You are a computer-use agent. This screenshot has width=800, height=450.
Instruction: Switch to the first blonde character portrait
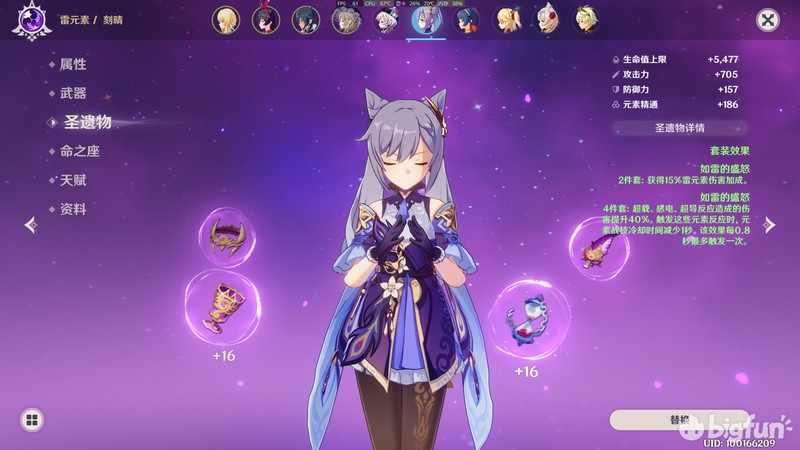click(225, 20)
